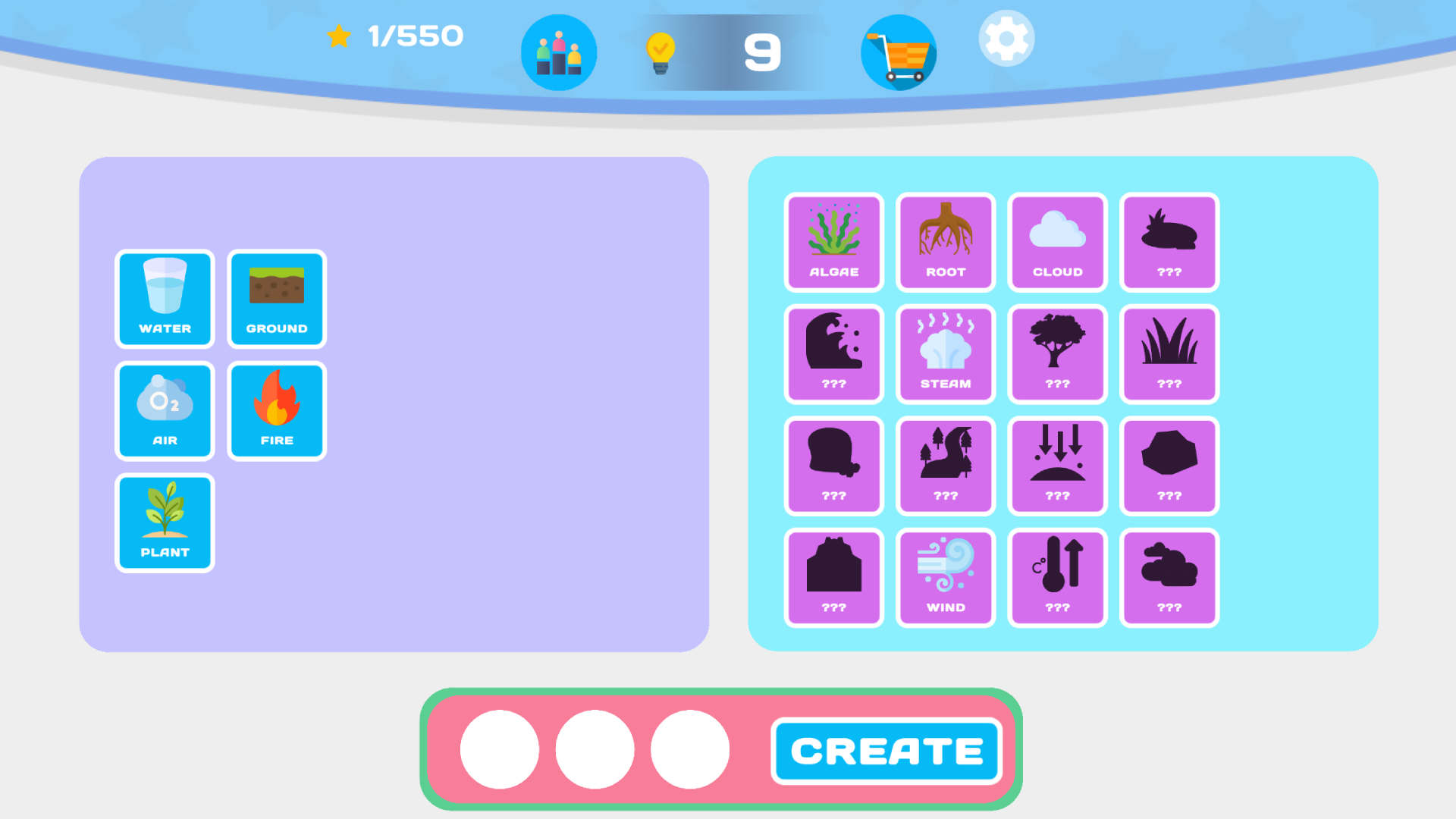The width and height of the screenshot is (1456, 819).
Task: Pick the Air element
Action: point(165,411)
